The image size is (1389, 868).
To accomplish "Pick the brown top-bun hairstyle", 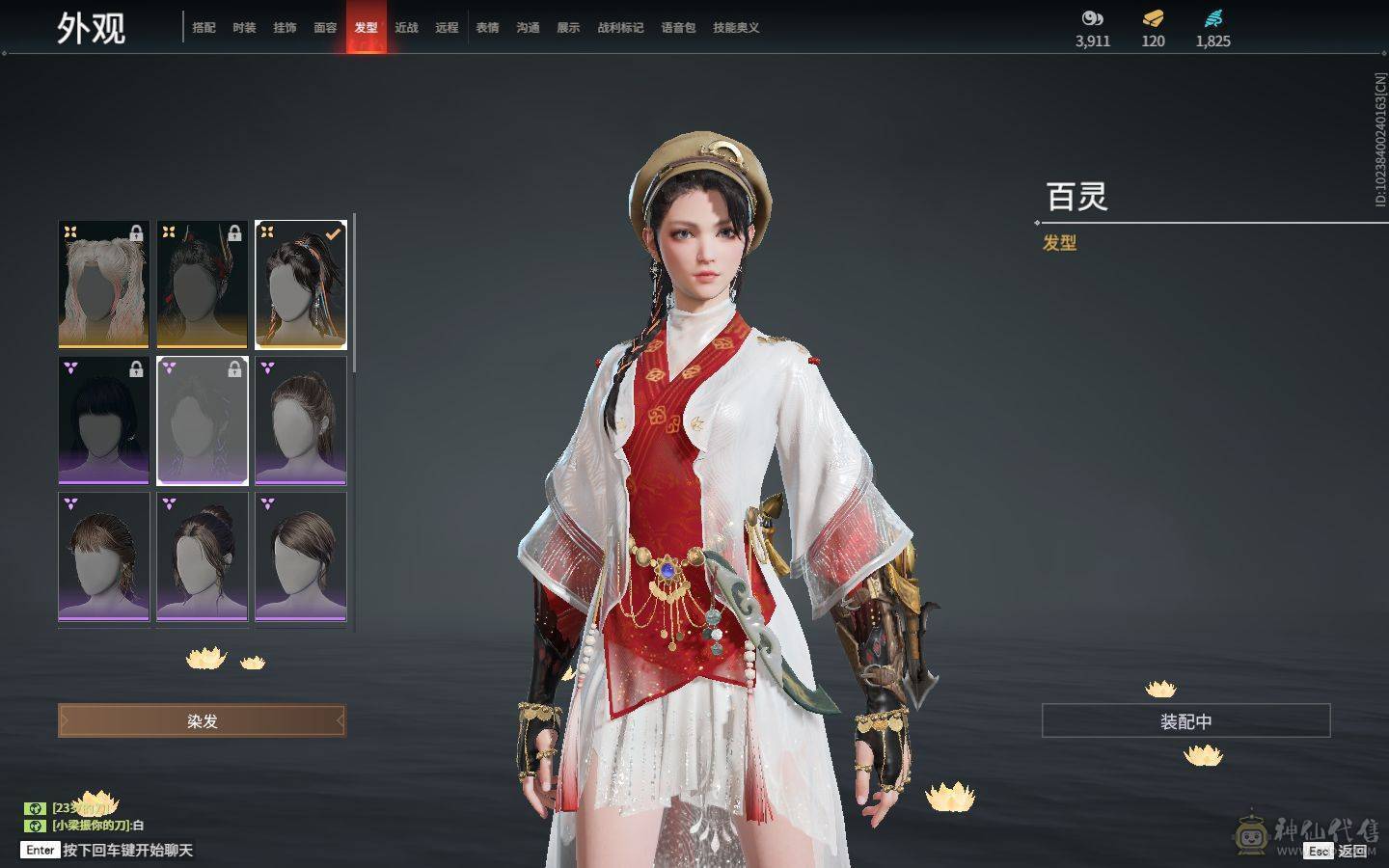I will pos(203,556).
